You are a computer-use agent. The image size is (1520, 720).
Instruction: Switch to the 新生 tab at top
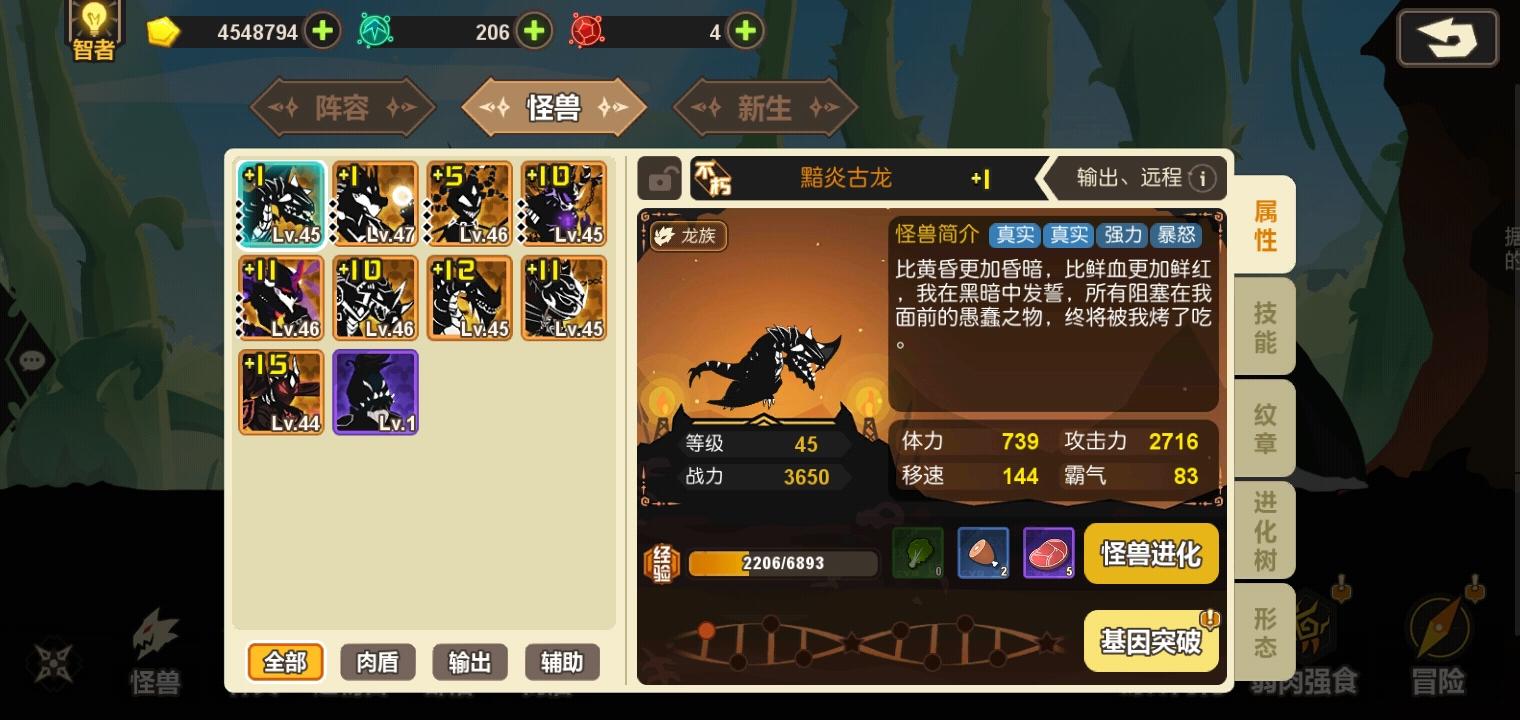pyautogui.click(x=765, y=107)
